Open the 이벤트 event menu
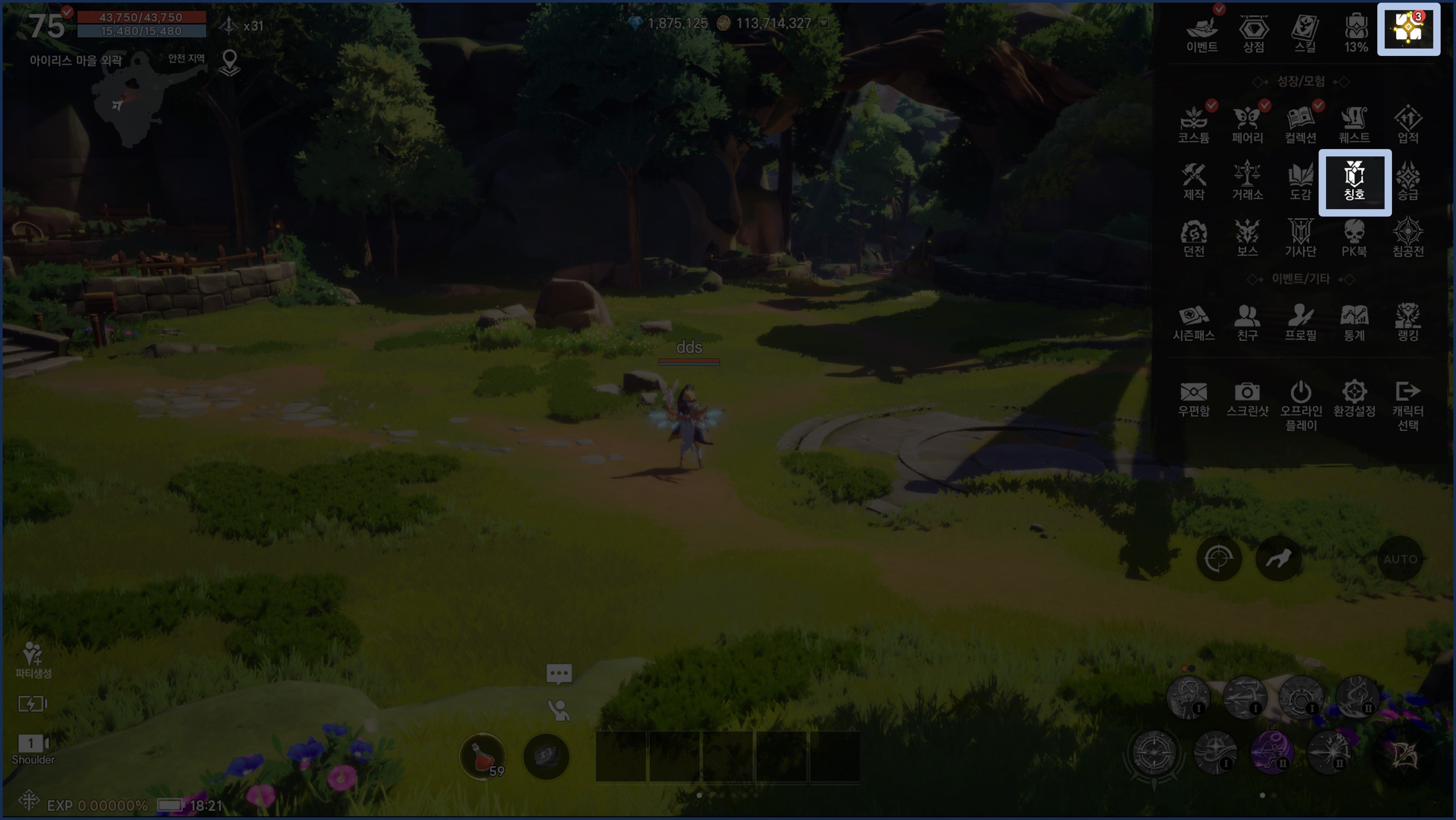The image size is (1456, 820). point(1202,34)
